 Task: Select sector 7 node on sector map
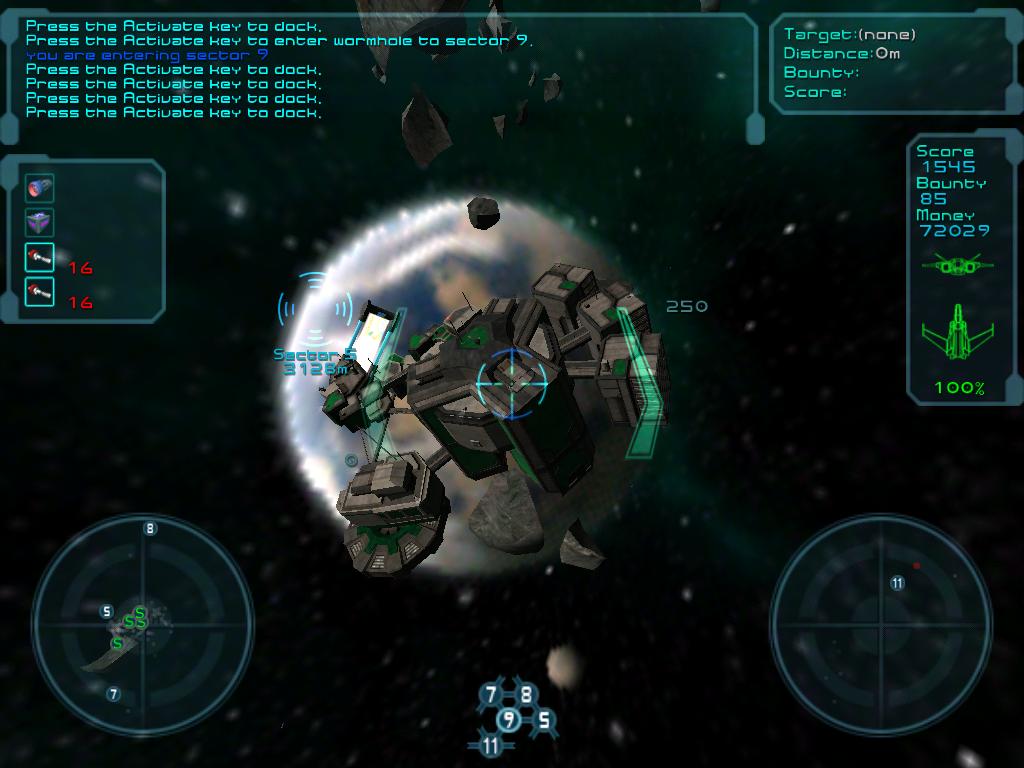490,694
